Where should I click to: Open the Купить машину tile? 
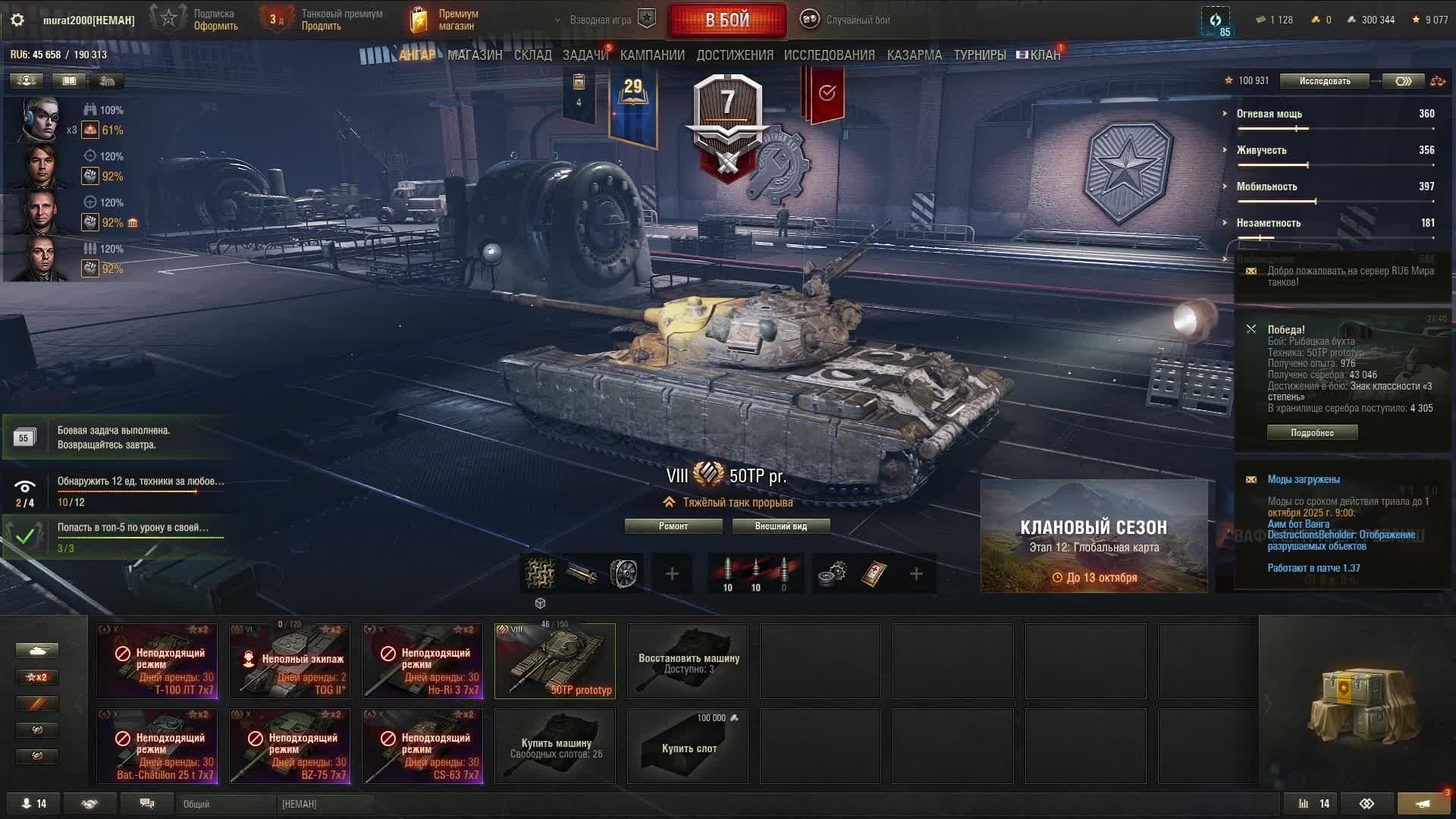[x=555, y=746]
